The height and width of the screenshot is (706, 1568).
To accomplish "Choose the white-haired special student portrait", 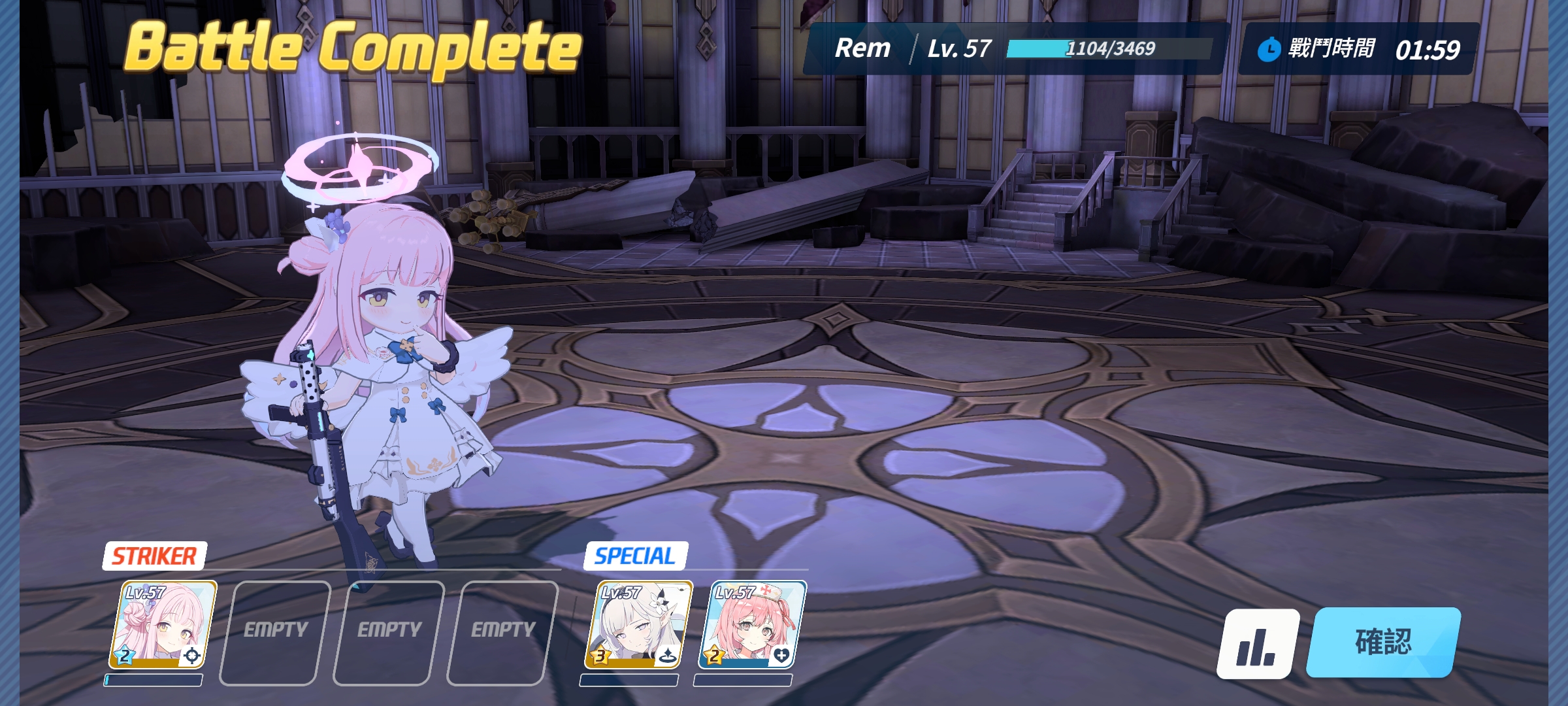I will (638, 625).
